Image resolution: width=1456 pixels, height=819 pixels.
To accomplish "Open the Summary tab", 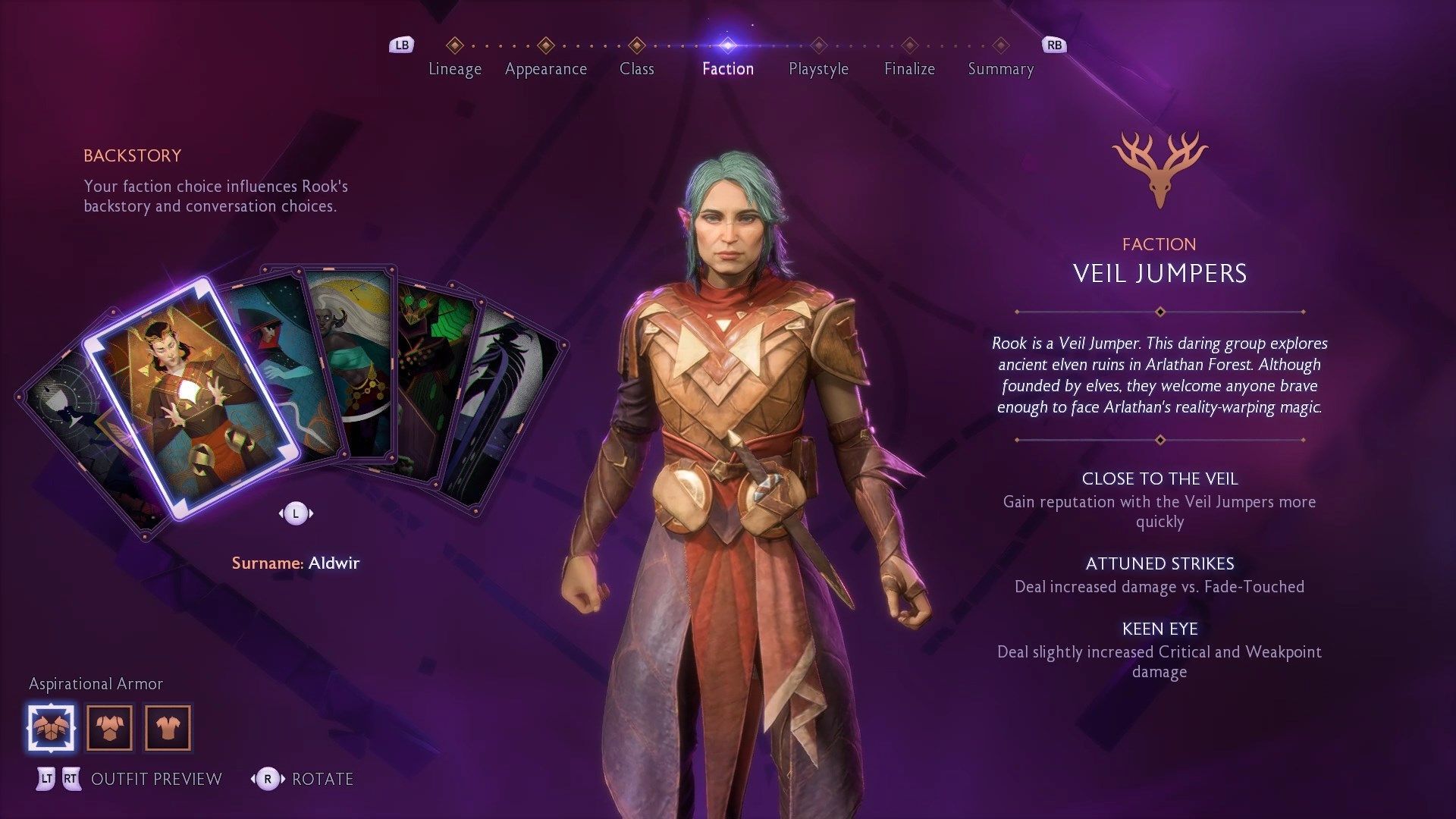I will [1000, 68].
